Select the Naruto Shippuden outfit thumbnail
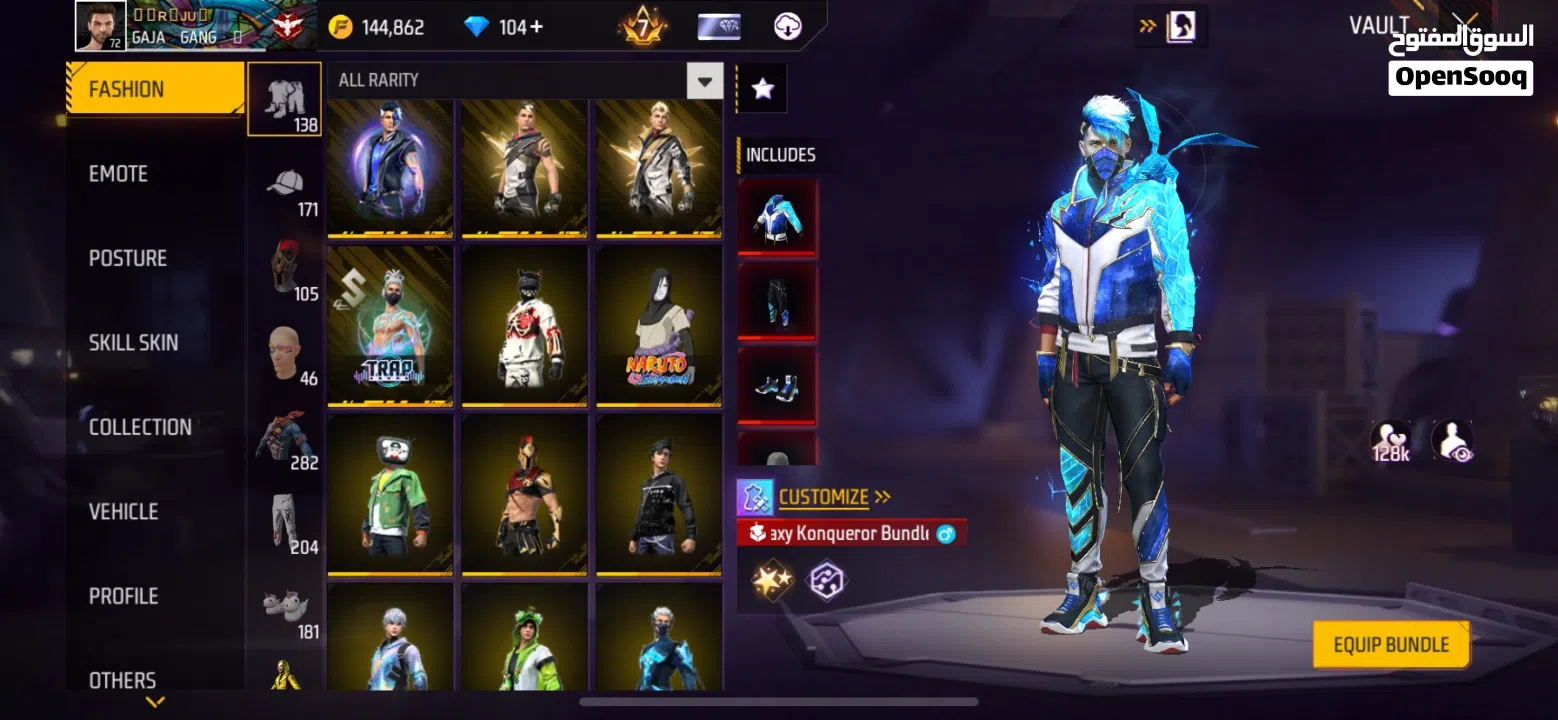1558x720 pixels. (659, 327)
